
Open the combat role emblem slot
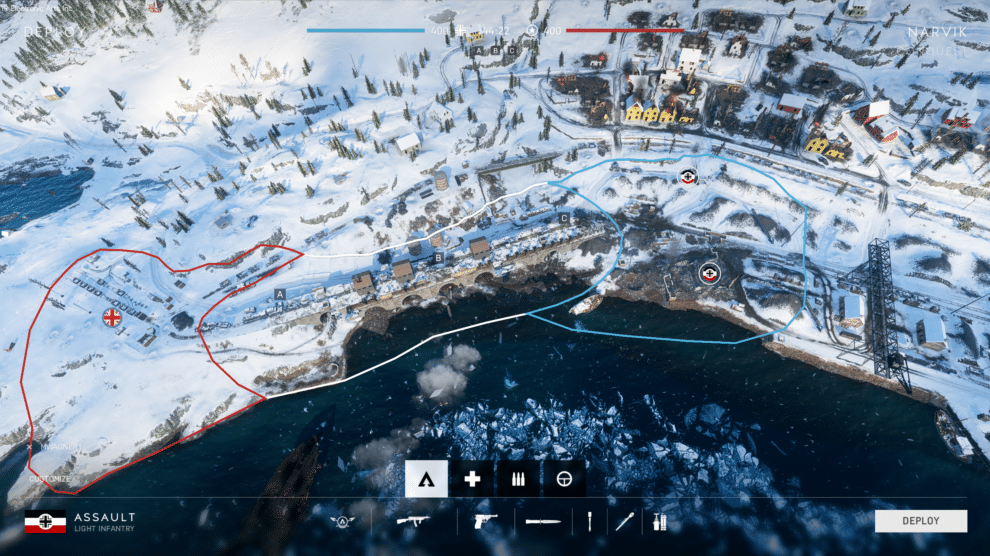[343, 521]
